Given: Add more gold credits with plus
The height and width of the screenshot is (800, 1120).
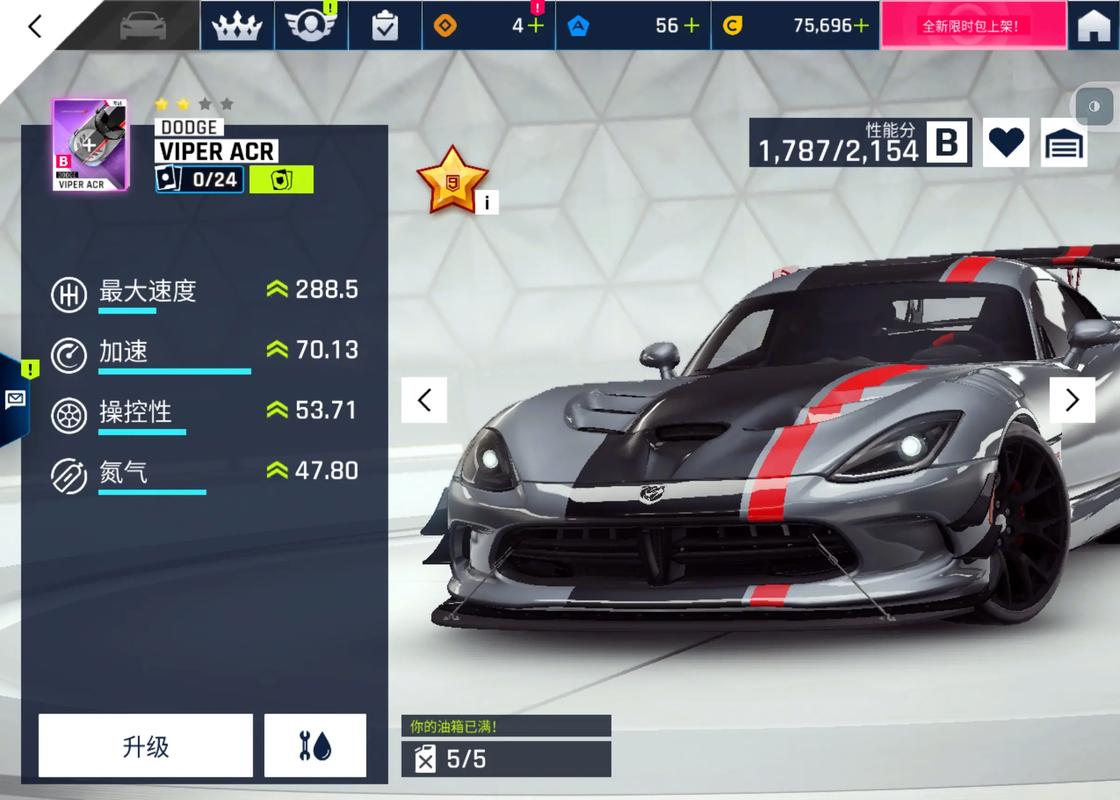Looking at the screenshot, I should pyautogui.click(x=861, y=26).
